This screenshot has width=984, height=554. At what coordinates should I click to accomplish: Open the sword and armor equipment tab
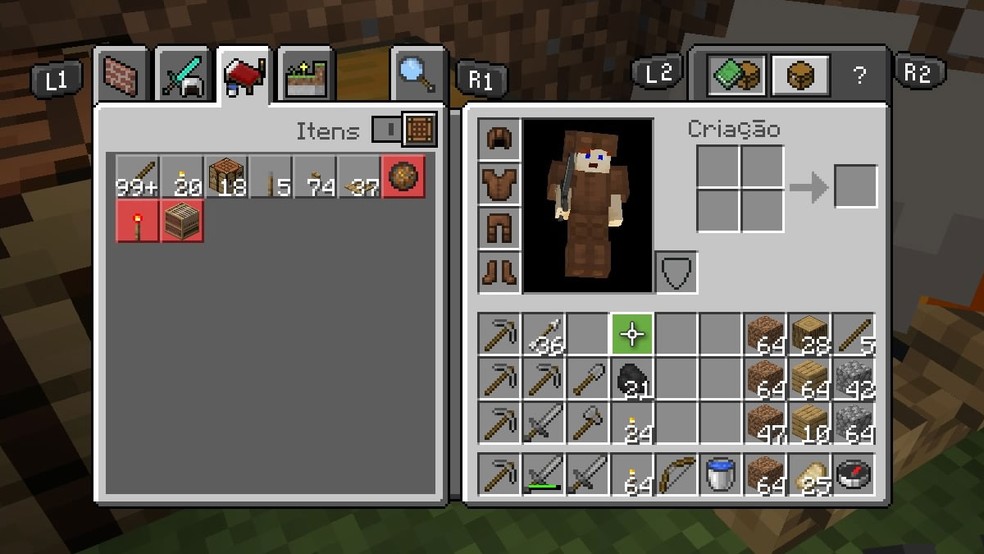click(x=183, y=75)
